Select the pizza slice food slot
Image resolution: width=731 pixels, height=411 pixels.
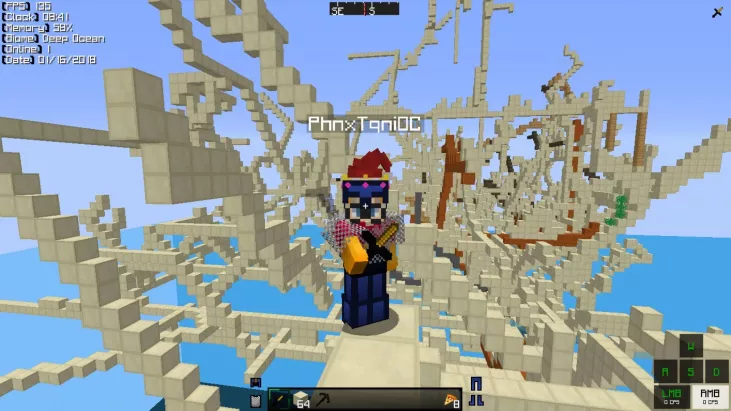450,400
